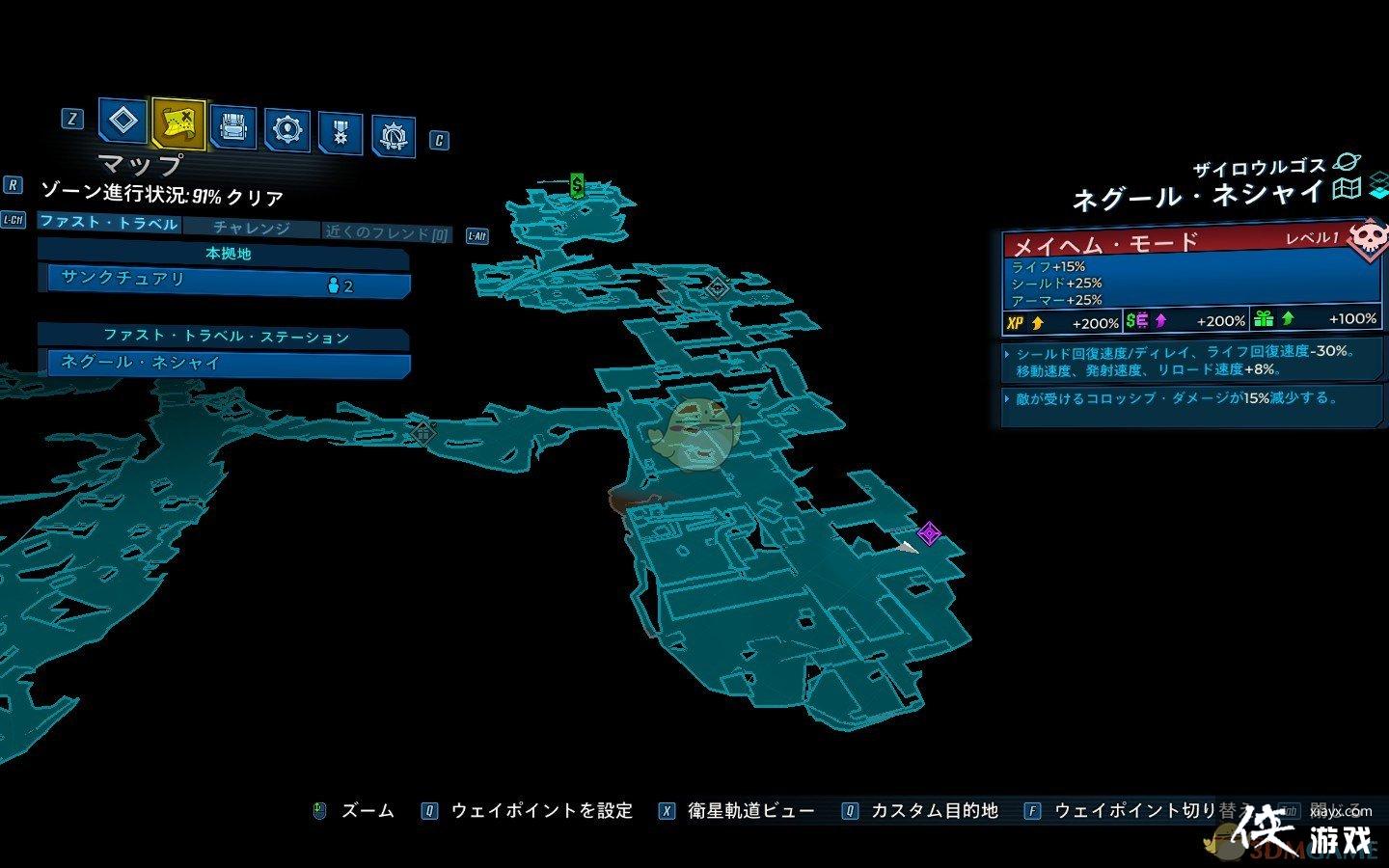Viewport: 1389px width, 868px height.
Task: Show the 近くのフレンド list
Action: pyautogui.click(x=387, y=232)
